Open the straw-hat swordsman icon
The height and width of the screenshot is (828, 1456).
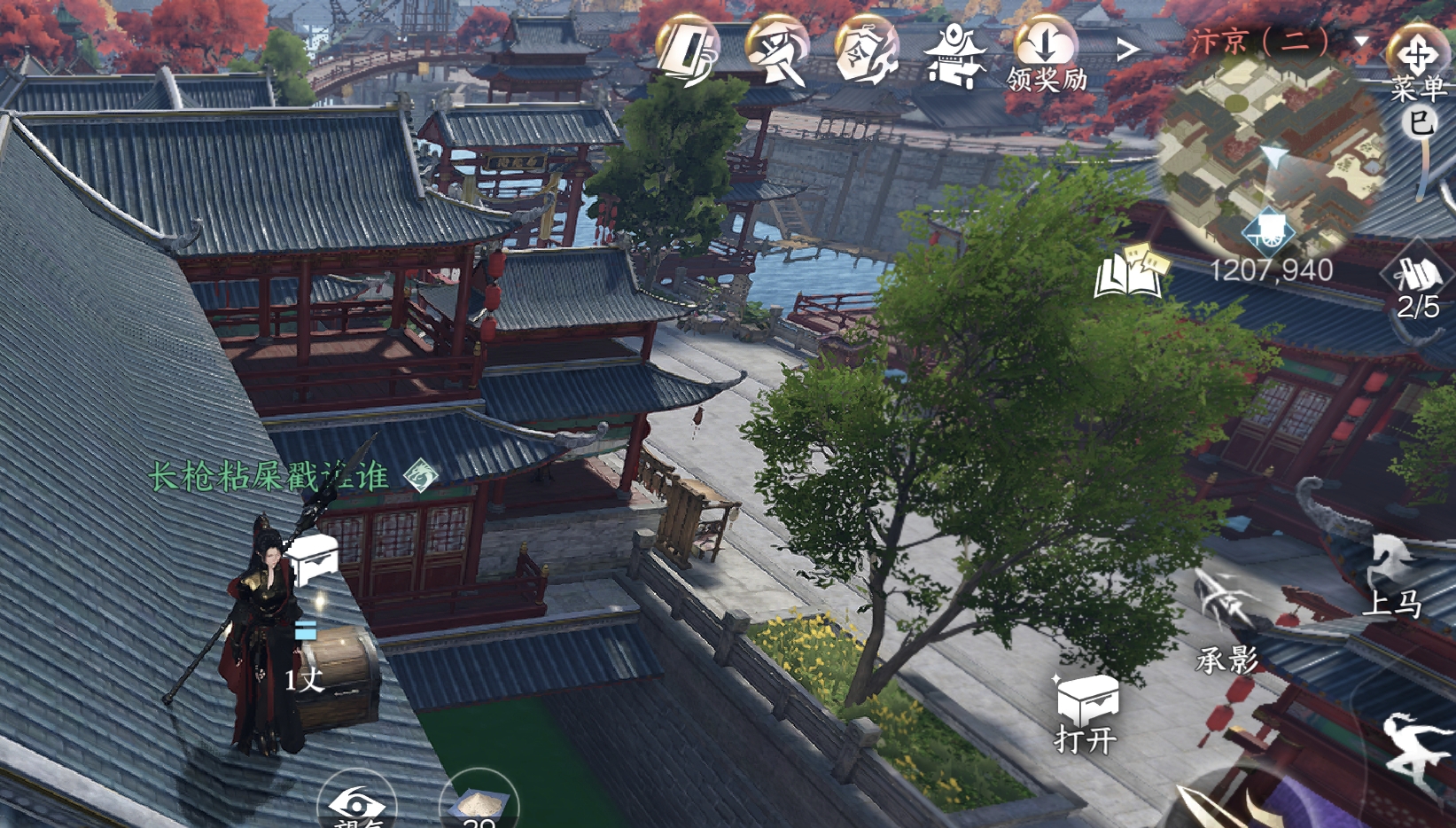coord(777,51)
